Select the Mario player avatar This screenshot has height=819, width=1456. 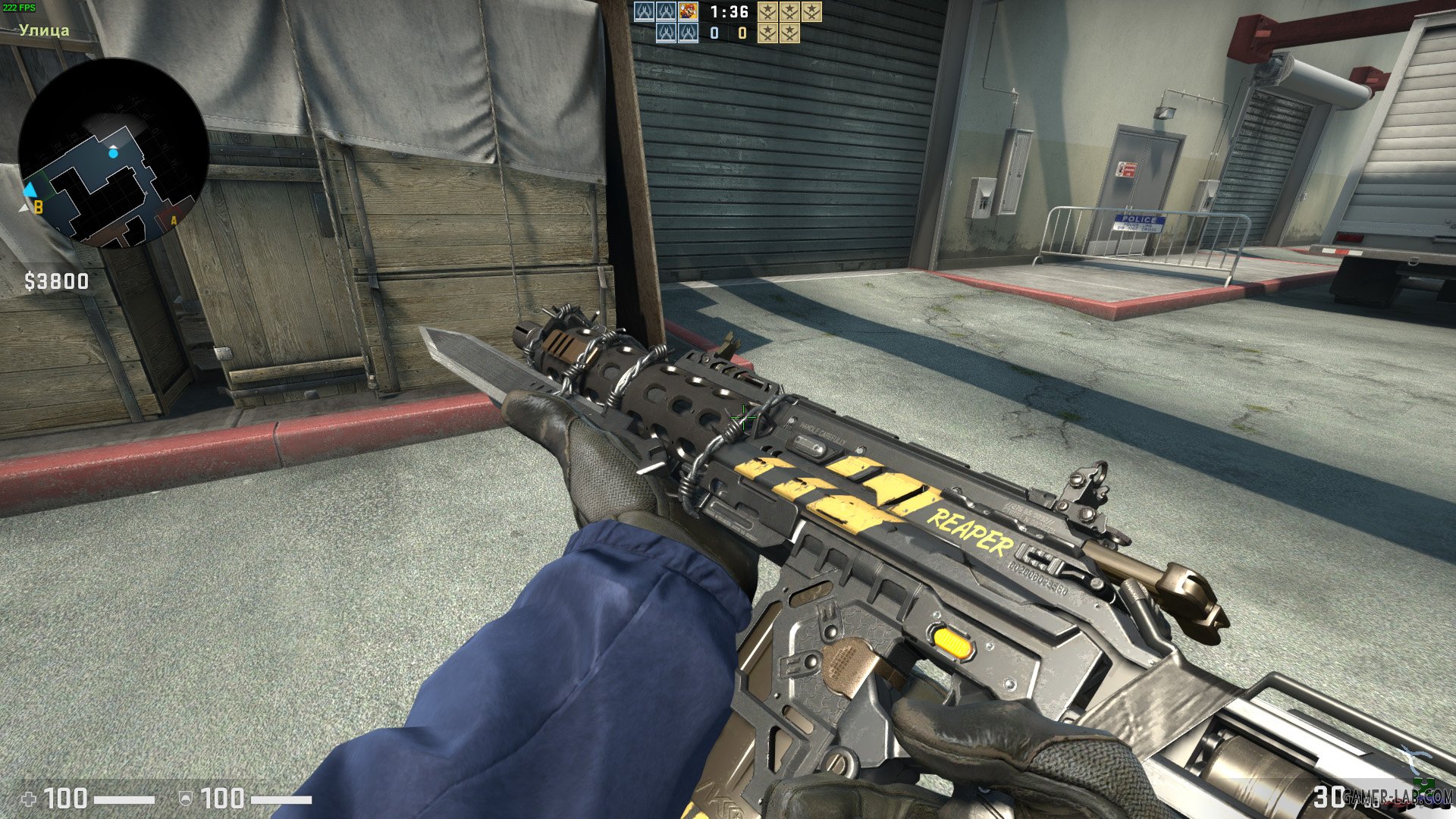point(688,11)
